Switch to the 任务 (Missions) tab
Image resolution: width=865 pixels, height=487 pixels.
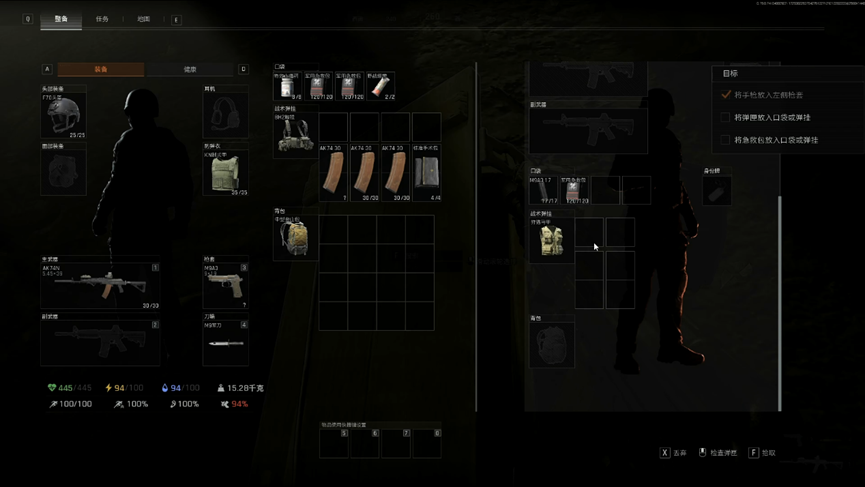102,19
